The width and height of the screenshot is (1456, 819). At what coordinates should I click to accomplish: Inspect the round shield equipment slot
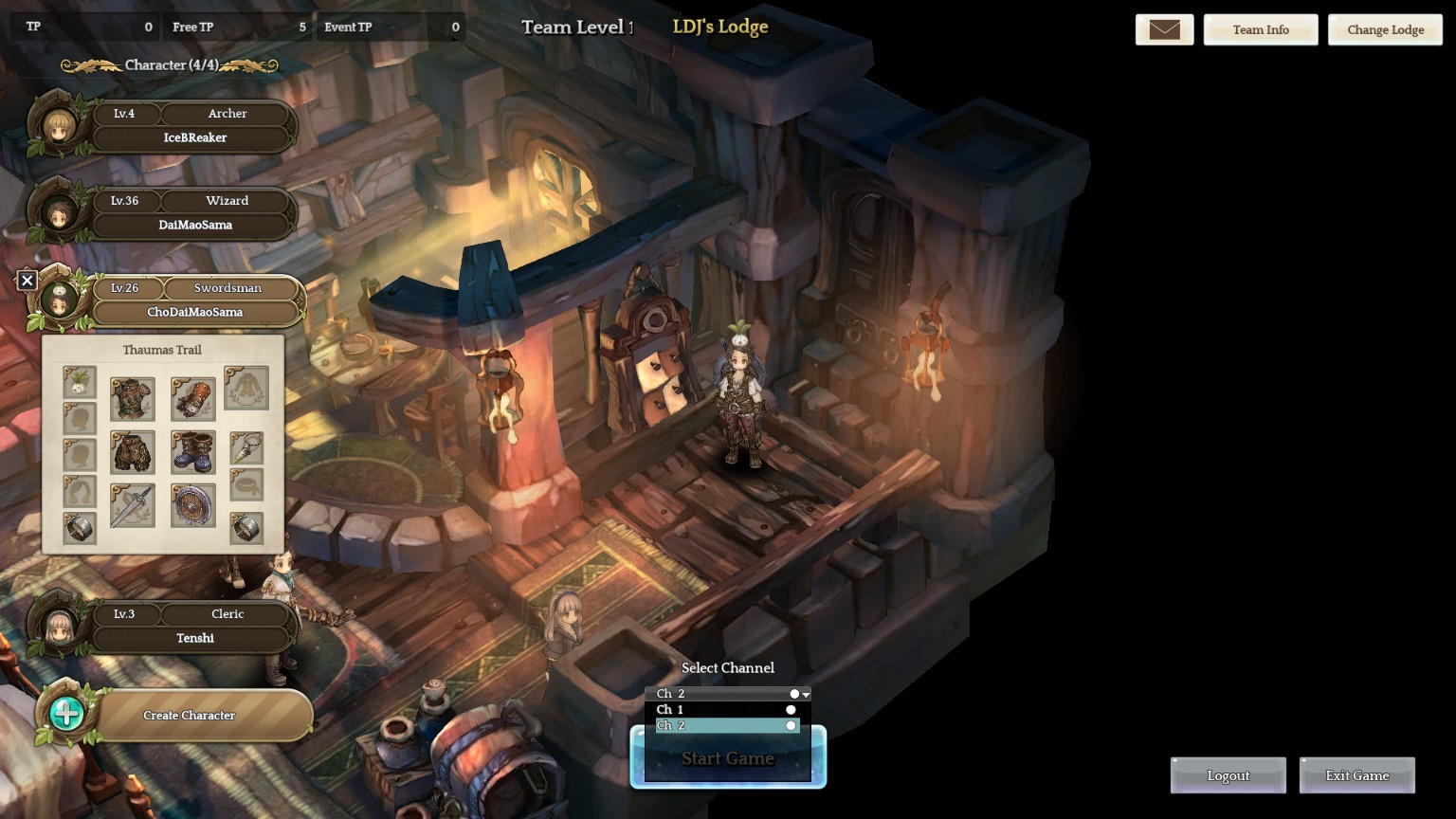pos(193,505)
